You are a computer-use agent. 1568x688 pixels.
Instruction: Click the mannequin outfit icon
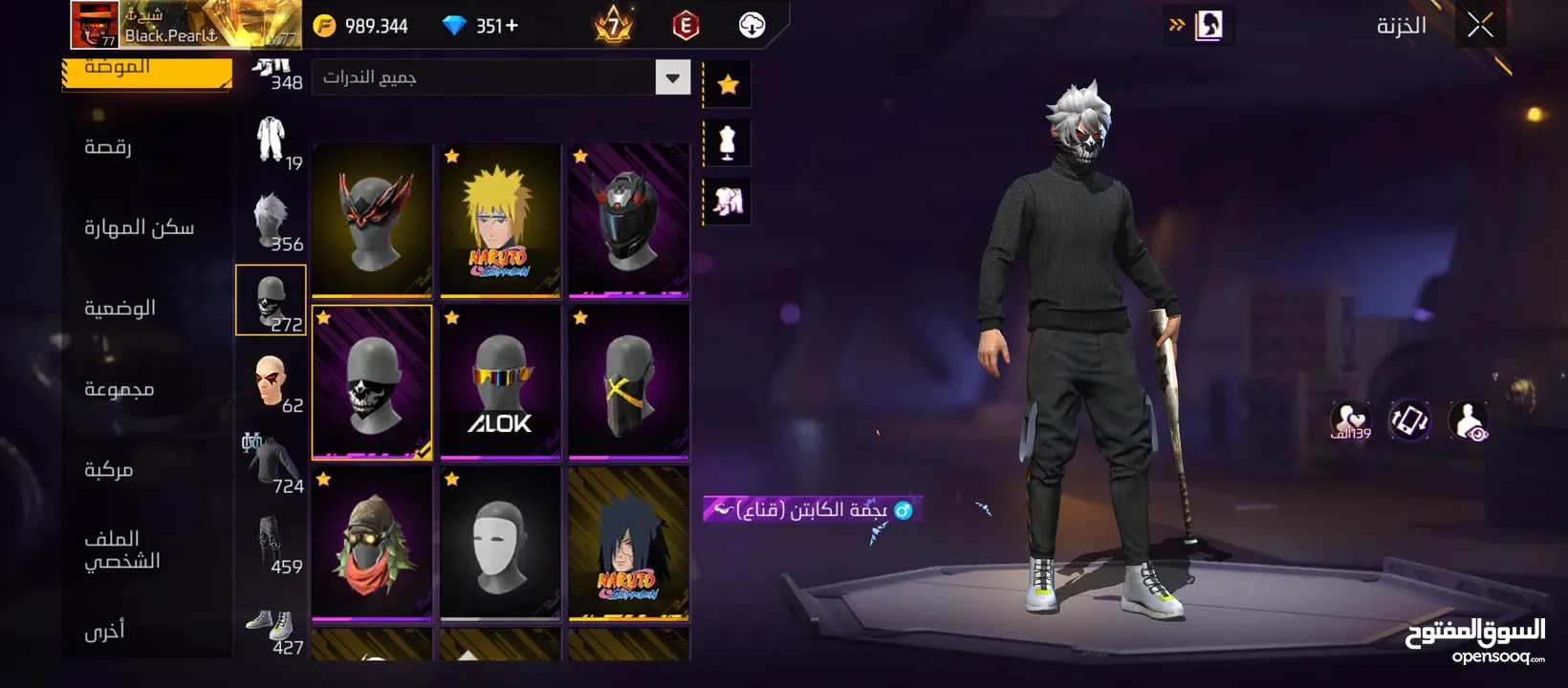[x=728, y=143]
